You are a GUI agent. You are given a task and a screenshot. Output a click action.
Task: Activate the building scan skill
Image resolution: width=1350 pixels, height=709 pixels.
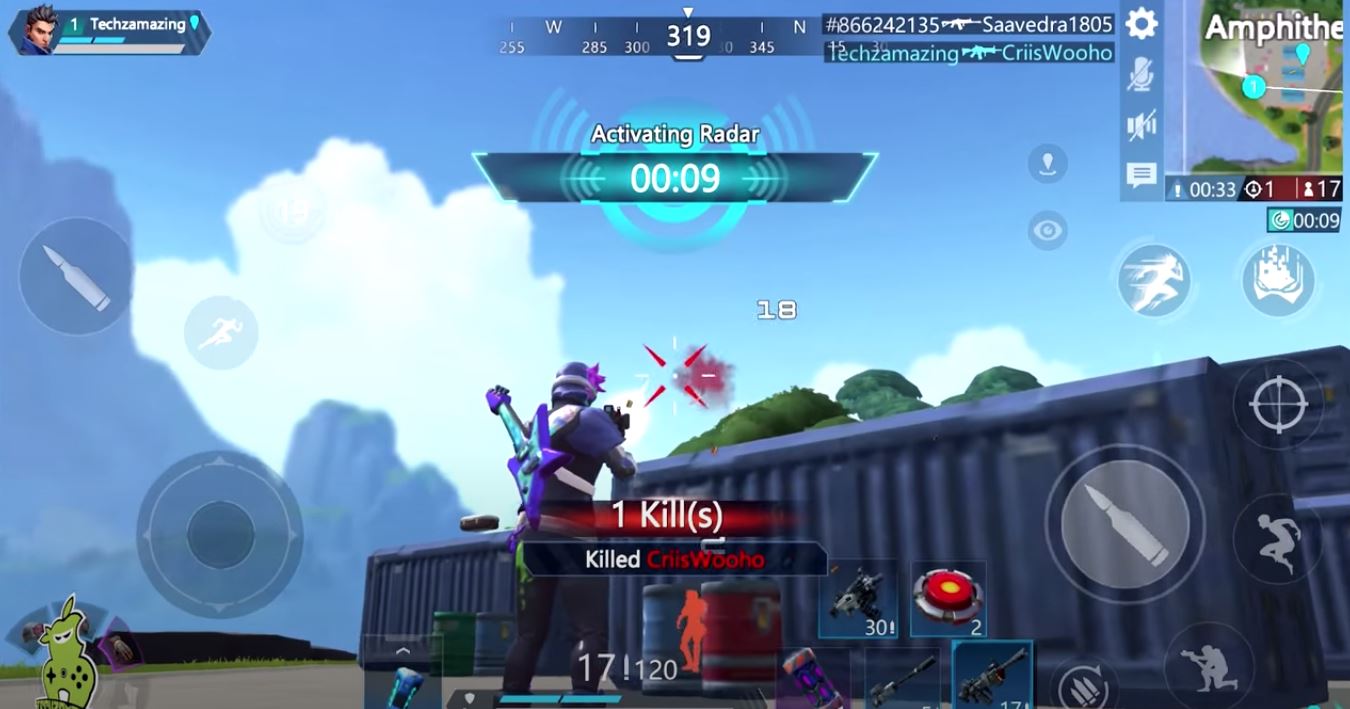click(x=1278, y=280)
